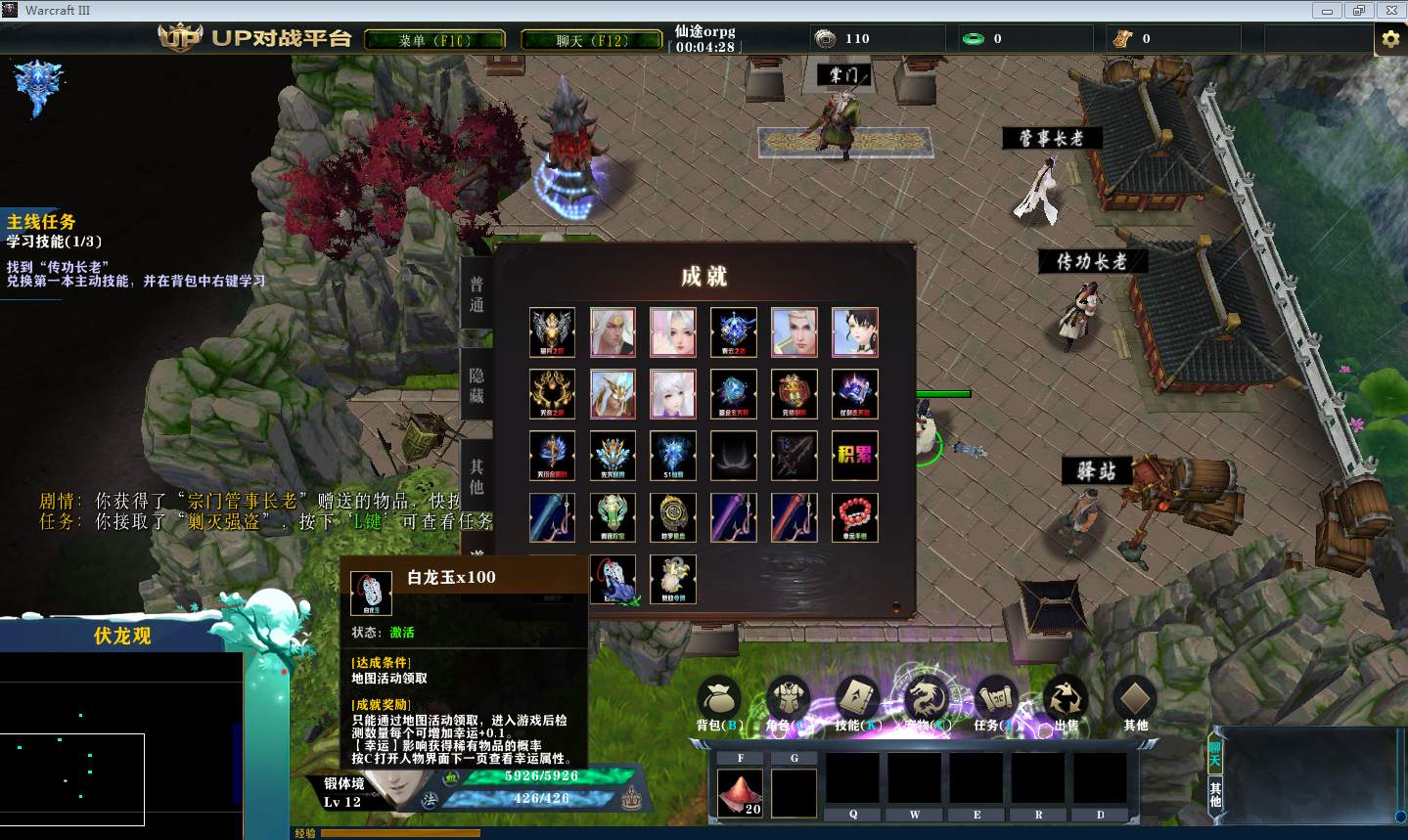Image resolution: width=1408 pixels, height=840 pixels.
Task: Select the black-haired lady portrait achievement
Action: click(x=854, y=332)
